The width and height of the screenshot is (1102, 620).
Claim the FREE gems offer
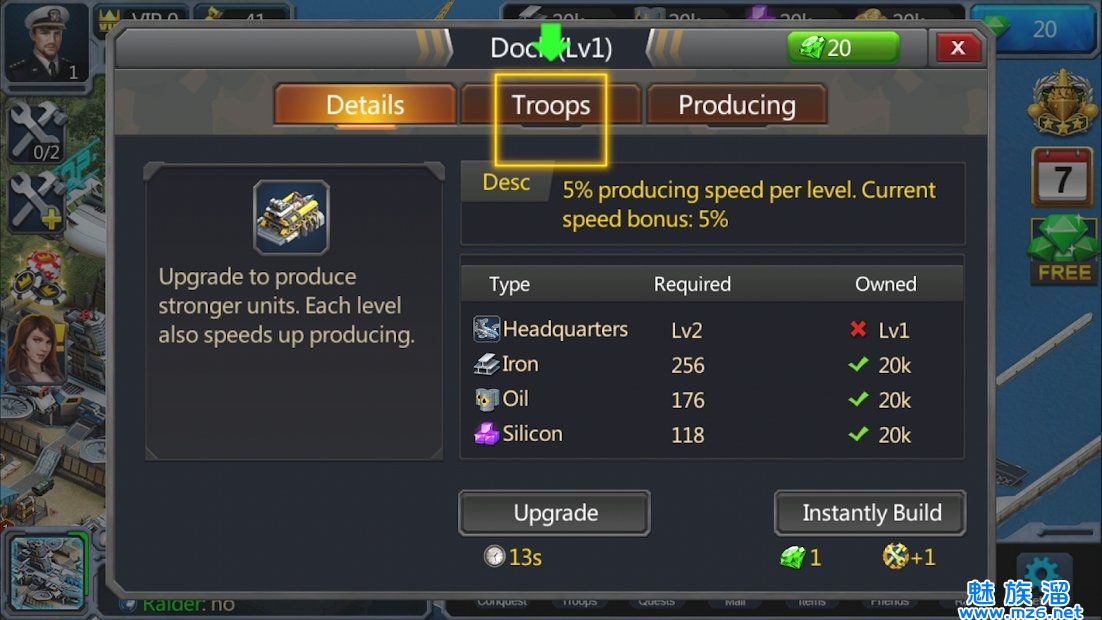[x=1063, y=249]
